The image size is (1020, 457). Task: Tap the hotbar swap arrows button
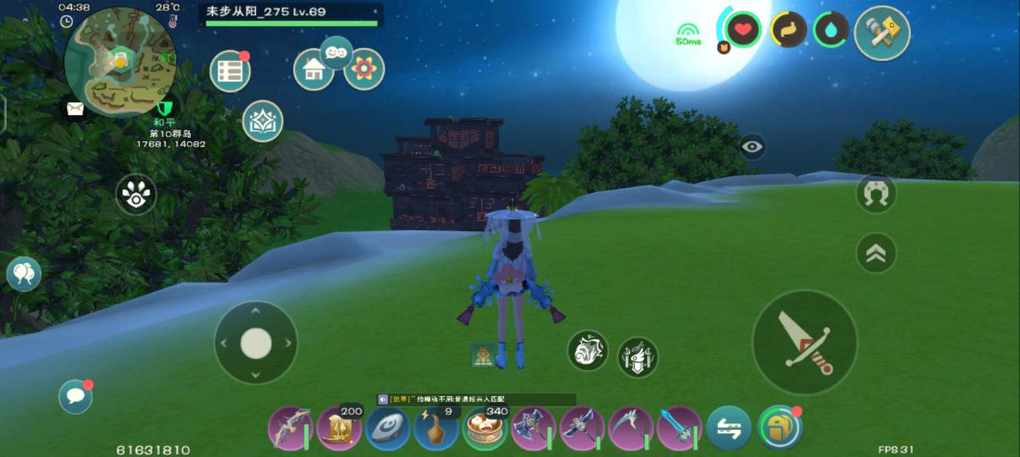tap(728, 429)
